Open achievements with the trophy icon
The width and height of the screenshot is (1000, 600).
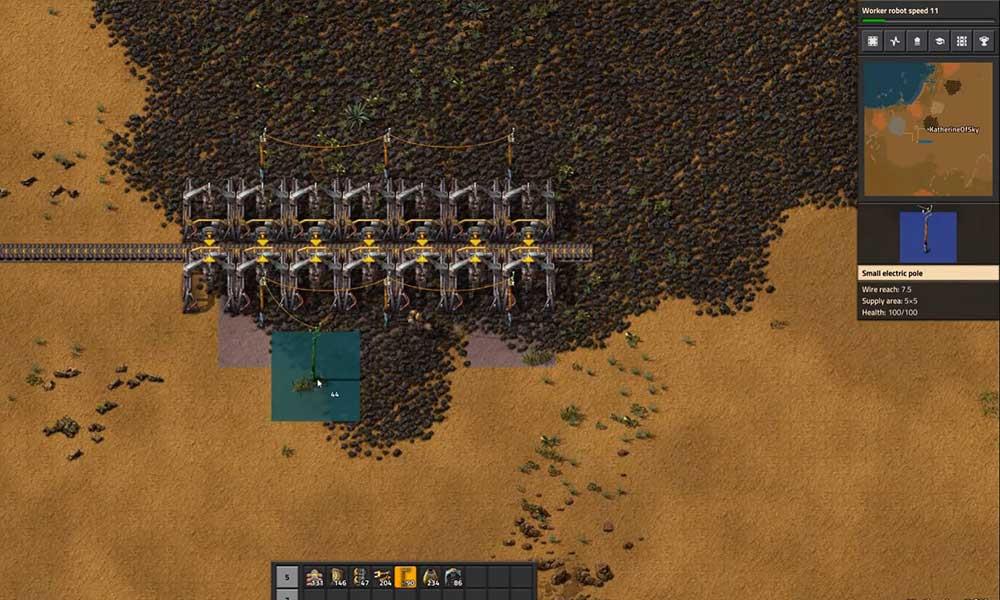(983, 41)
